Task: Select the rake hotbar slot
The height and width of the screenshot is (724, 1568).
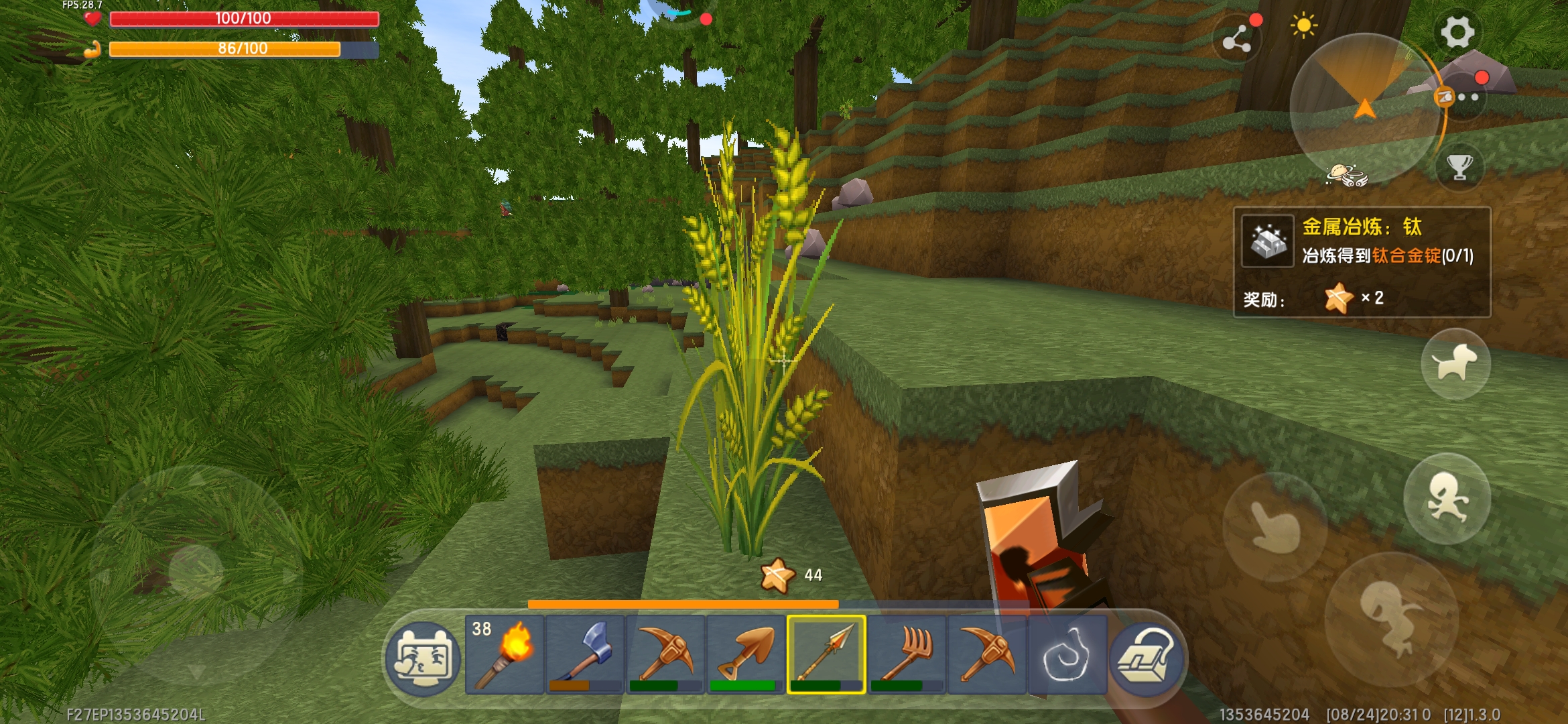Action: coord(907,655)
